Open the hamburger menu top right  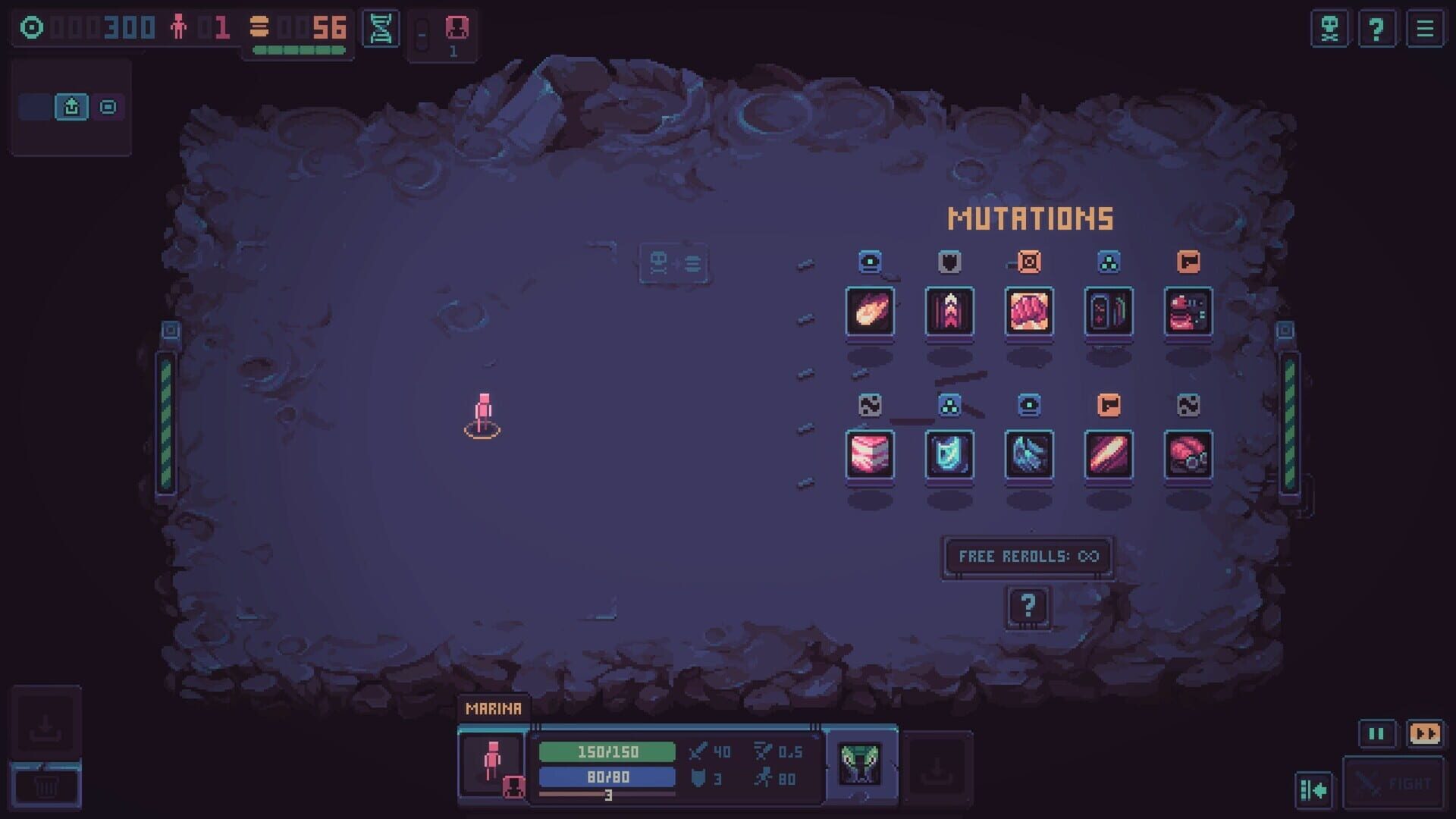click(x=1424, y=29)
